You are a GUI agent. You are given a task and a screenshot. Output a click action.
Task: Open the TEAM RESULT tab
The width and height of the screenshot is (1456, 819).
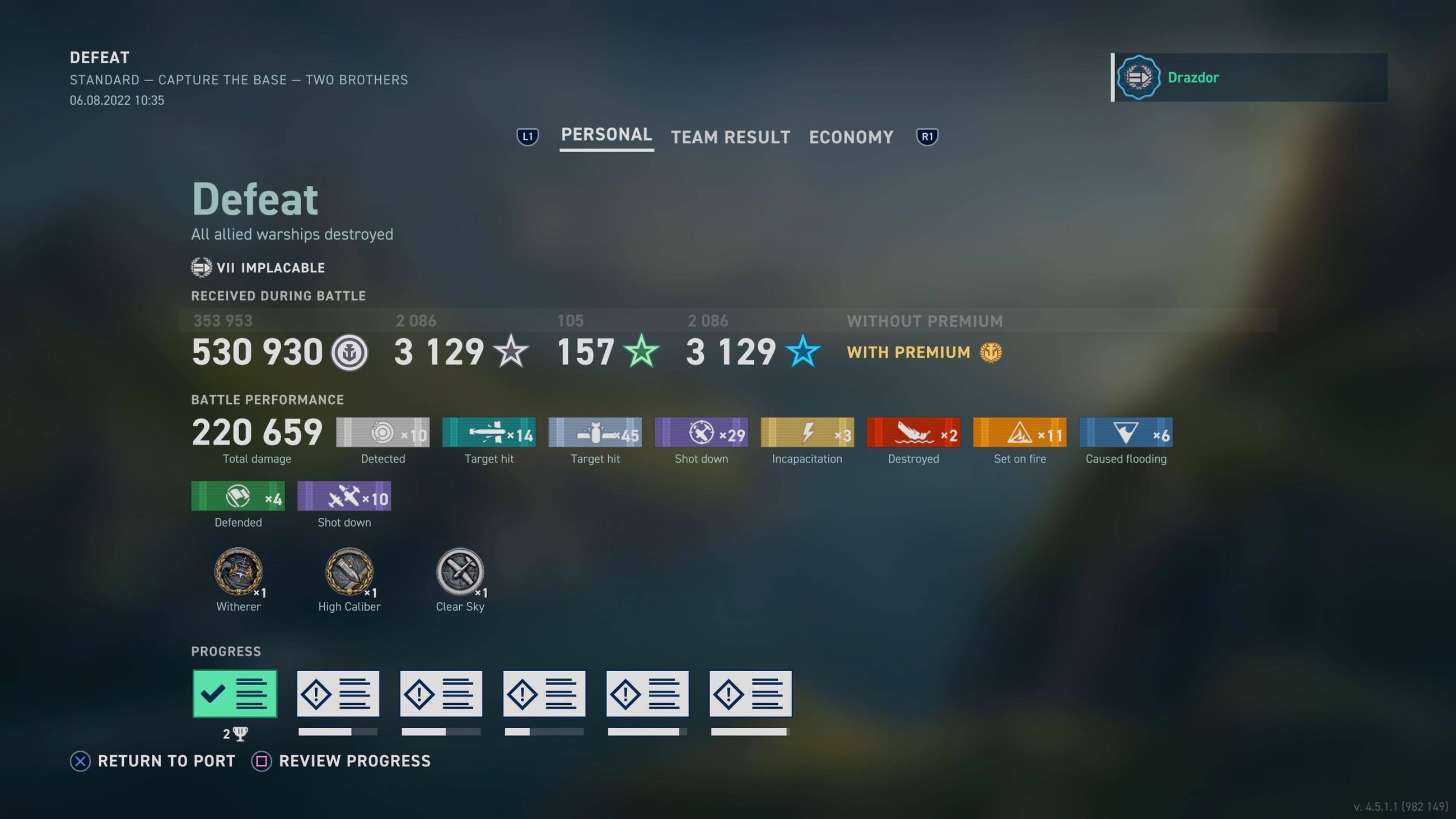[730, 137]
